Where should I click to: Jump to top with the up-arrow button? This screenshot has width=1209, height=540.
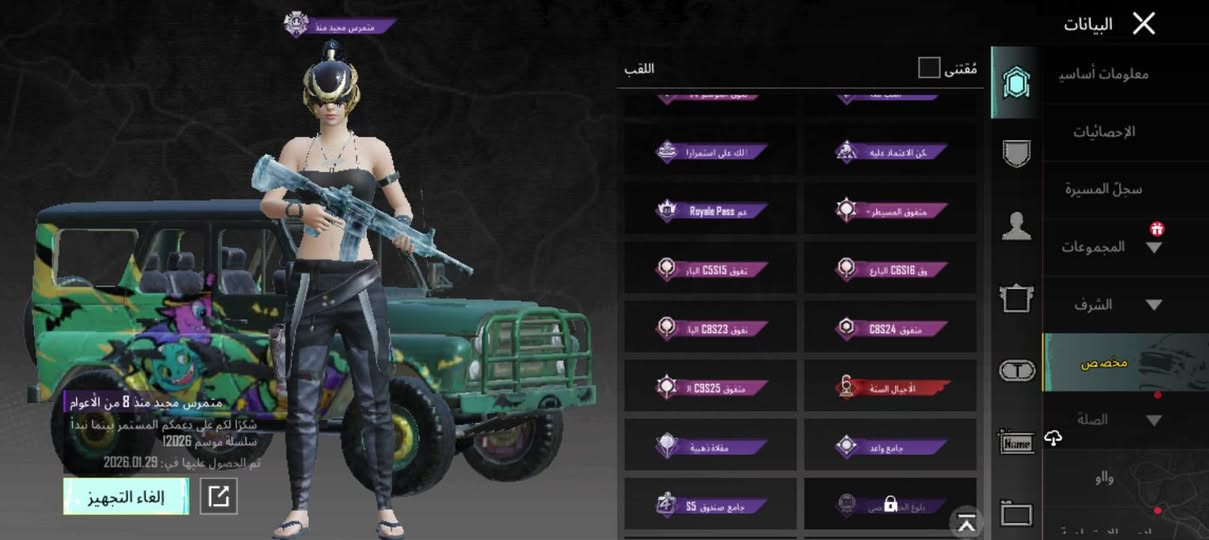pyautogui.click(x=966, y=520)
